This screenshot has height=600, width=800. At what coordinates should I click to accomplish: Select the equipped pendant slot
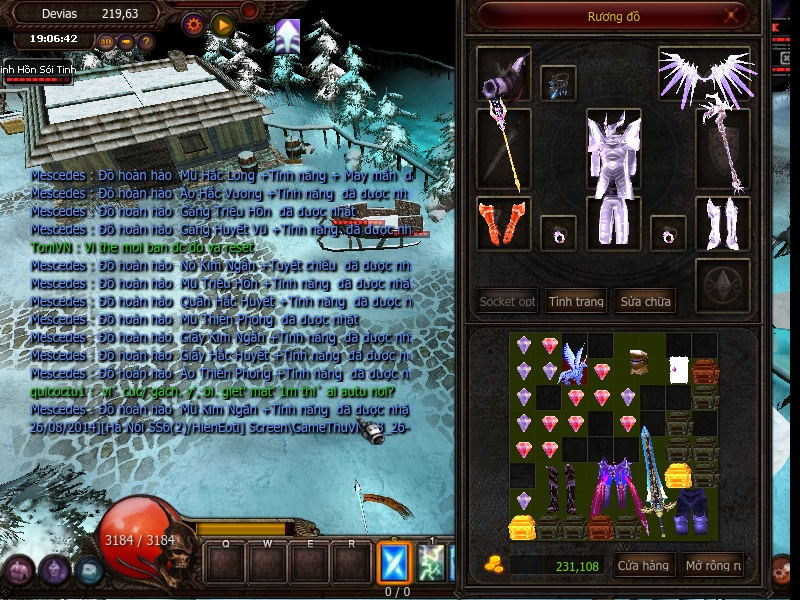tap(558, 82)
